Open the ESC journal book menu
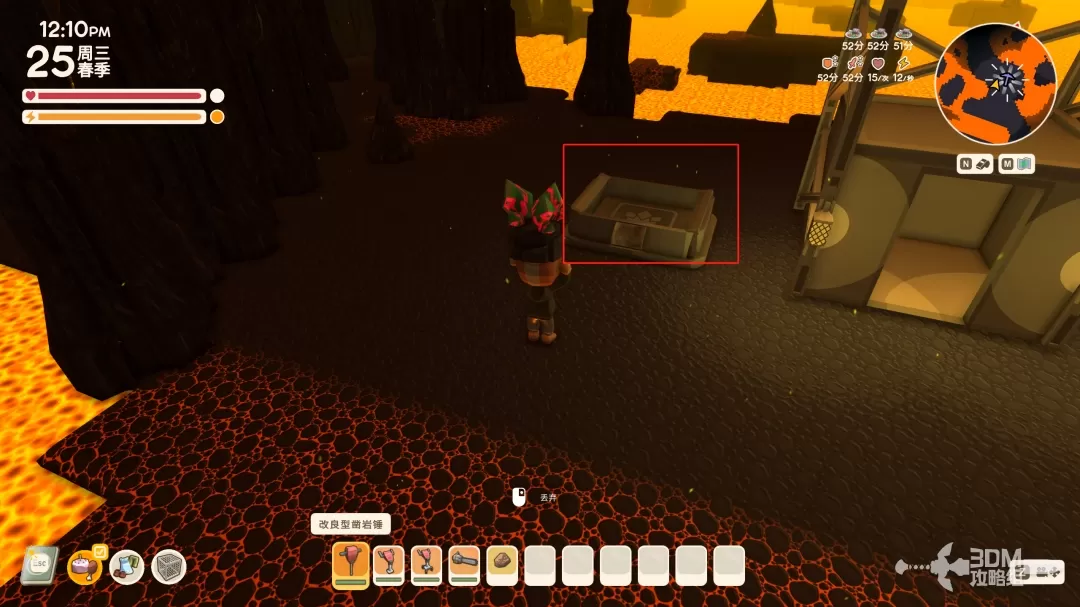 (39, 566)
